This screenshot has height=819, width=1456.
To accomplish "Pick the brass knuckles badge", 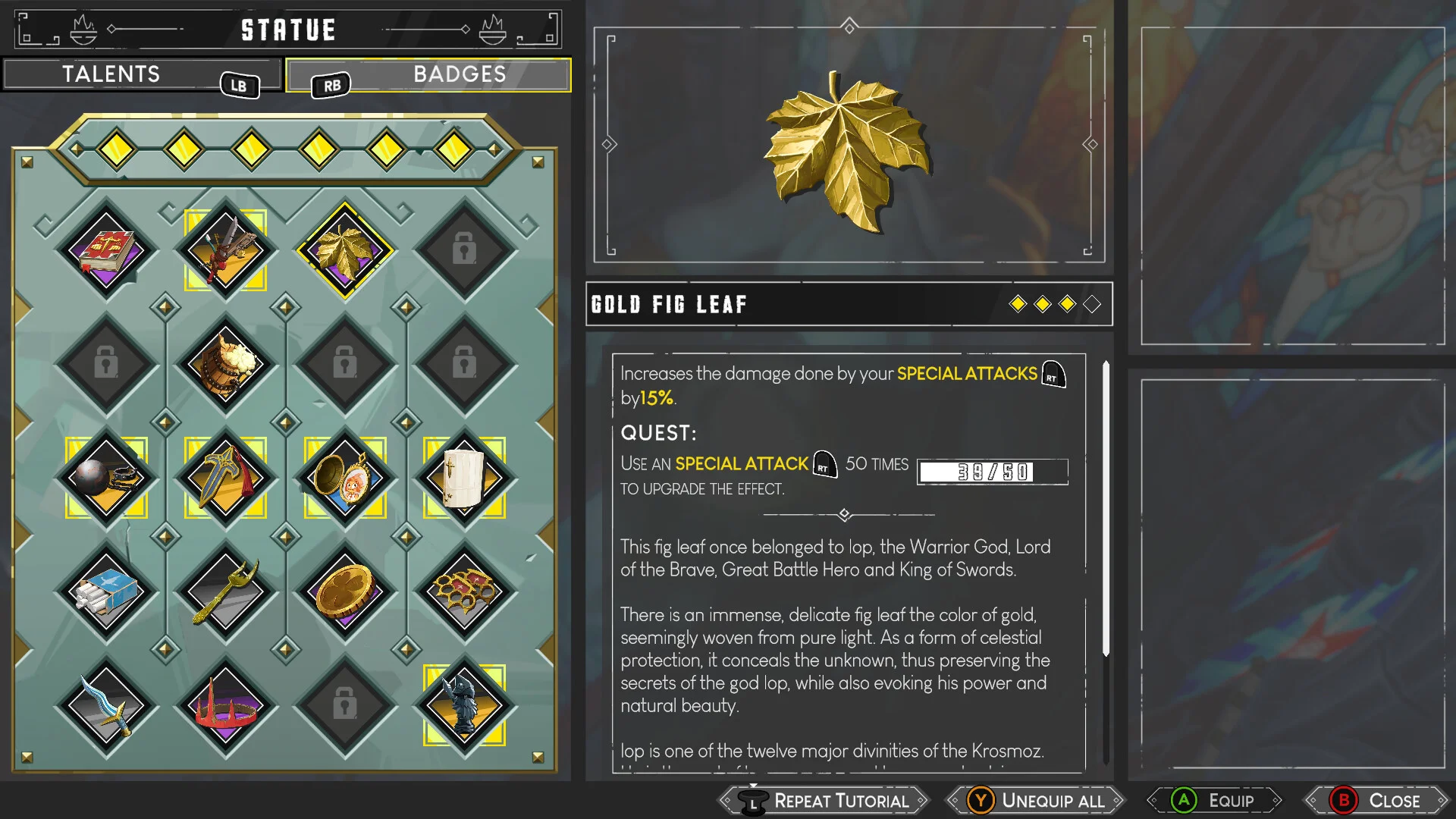I will point(464,592).
